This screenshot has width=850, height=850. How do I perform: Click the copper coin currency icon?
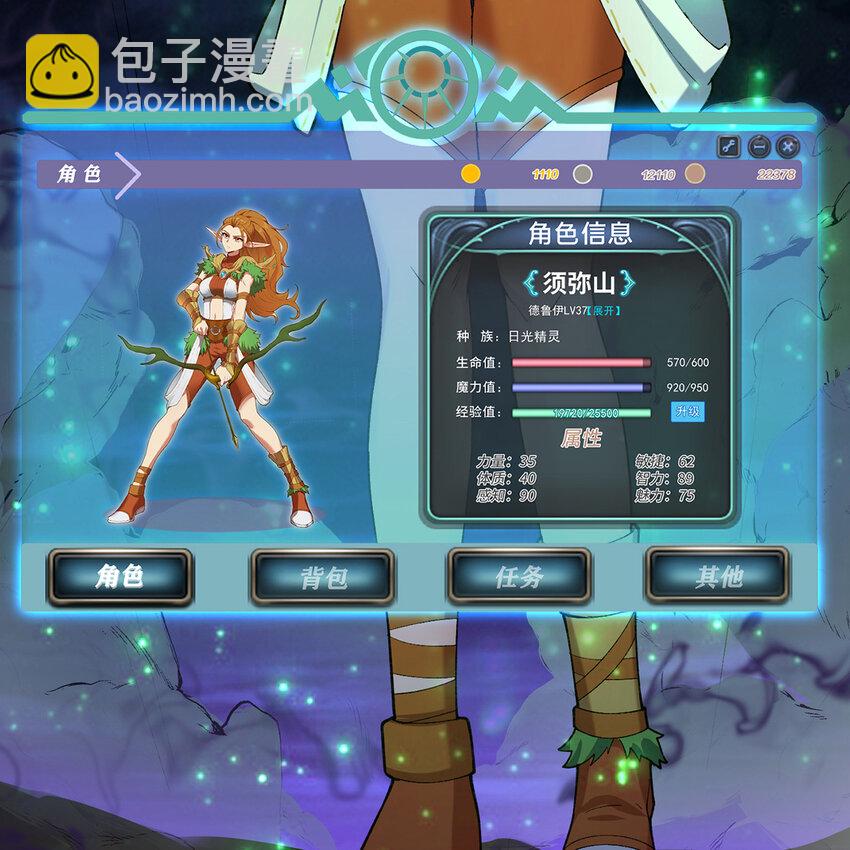(x=695, y=174)
